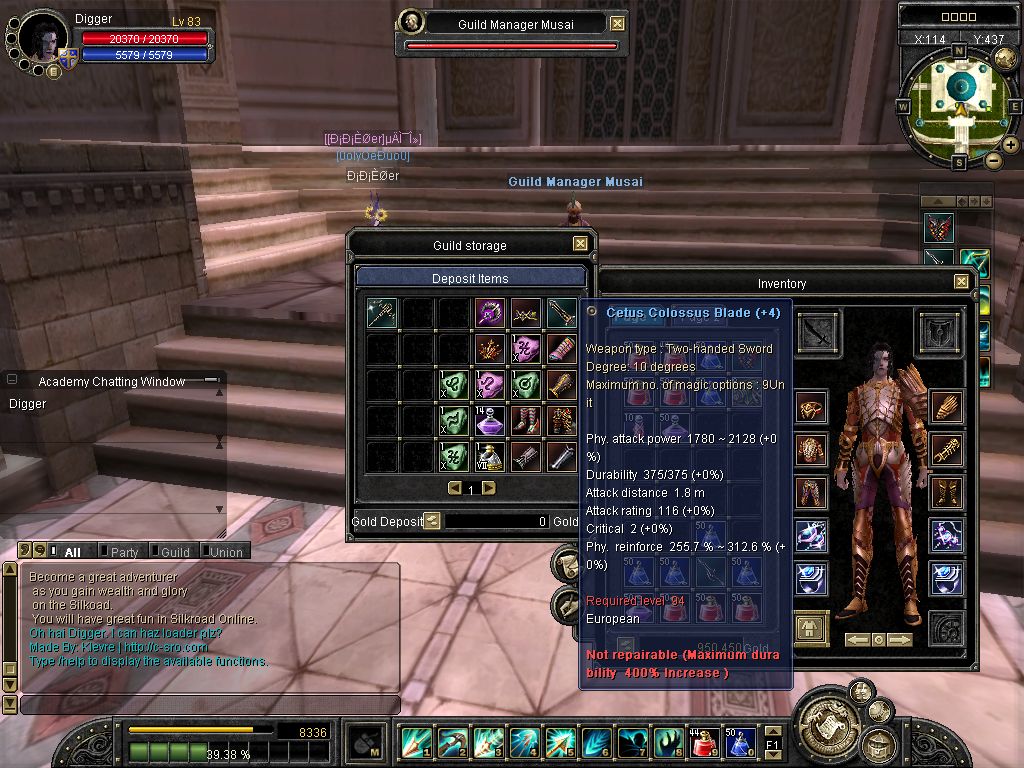Activate the arrow skill in hotbar slot 1
The image size is (1024, 768).
415,743
